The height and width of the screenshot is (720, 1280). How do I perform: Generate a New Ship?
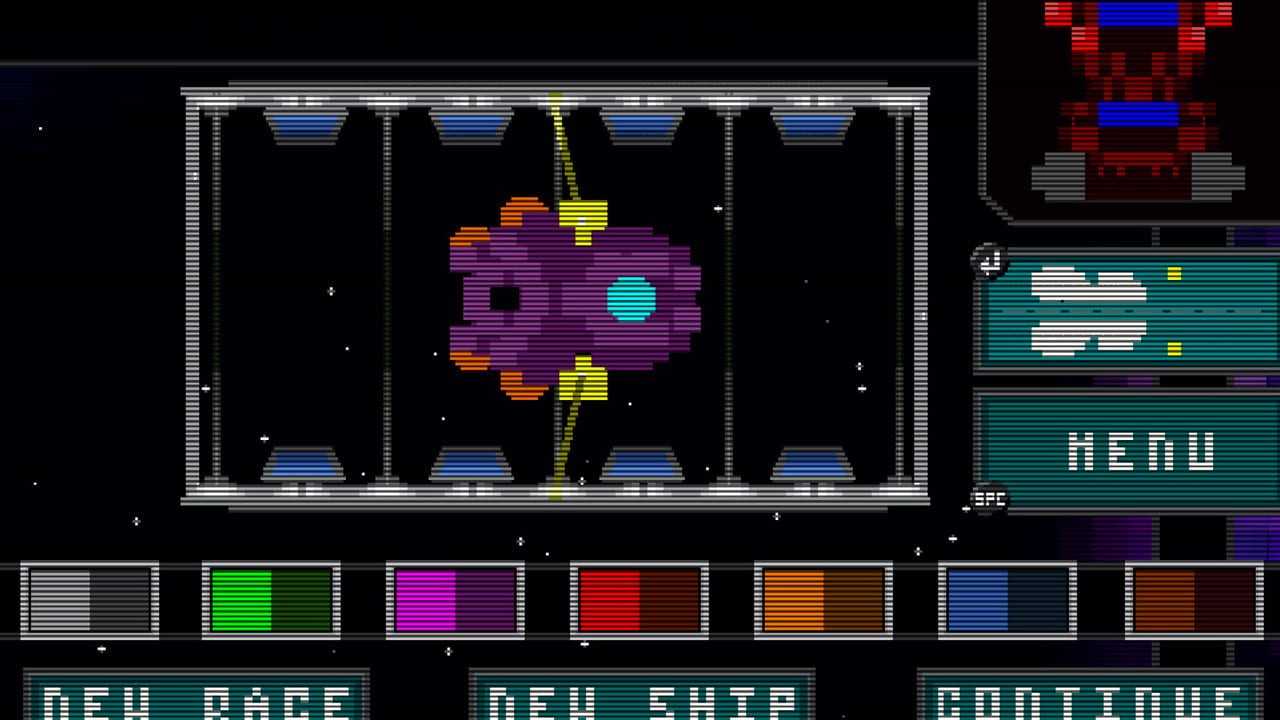[642, 698]
